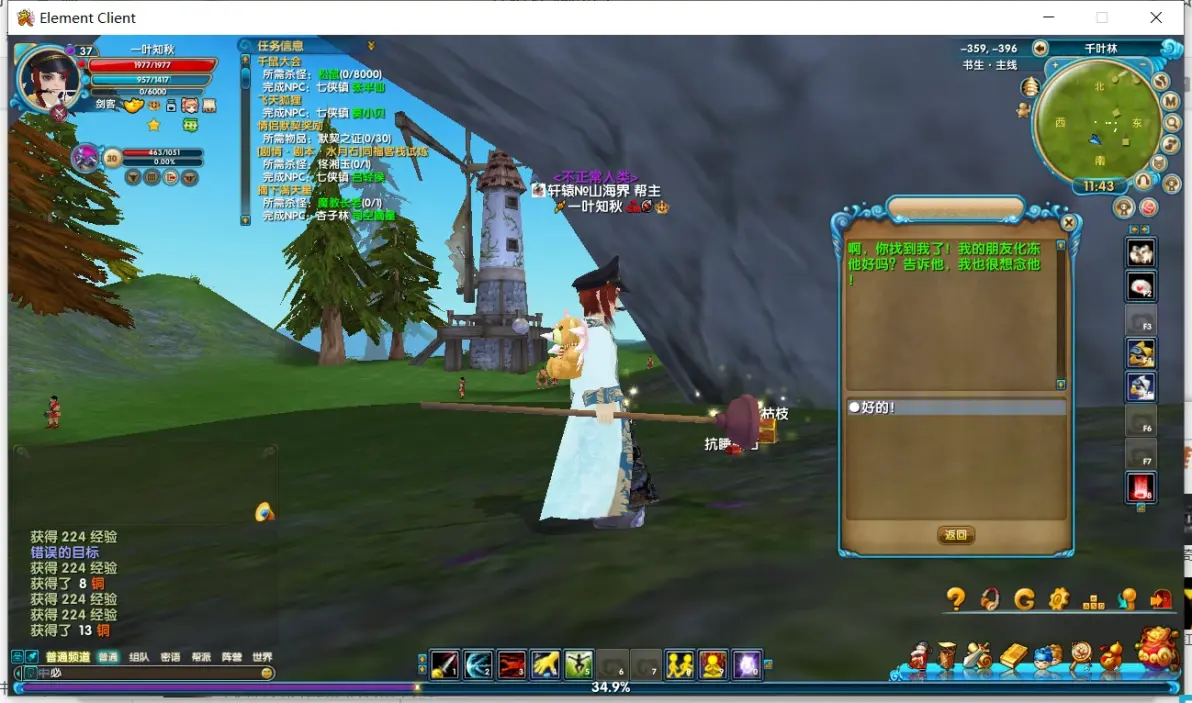Activate the sword skill in hotbar slot 1

coord(444,664)
